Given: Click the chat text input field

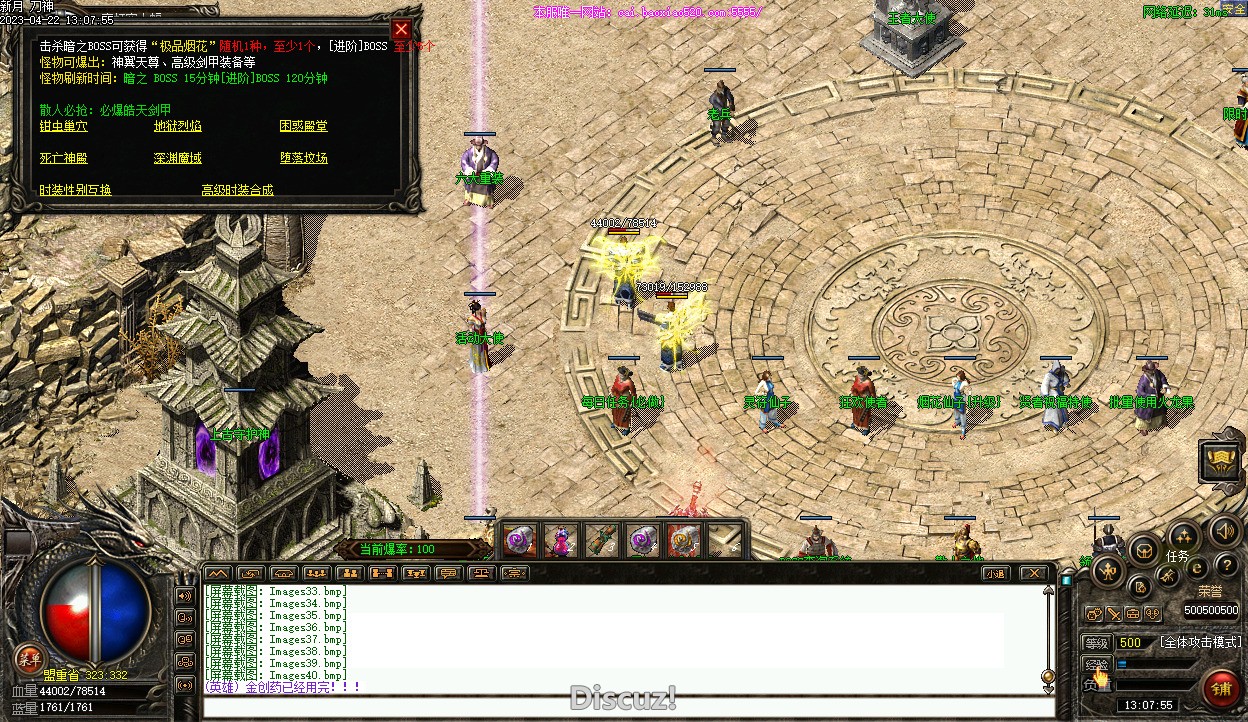Looking at the screenshot, I should point(620,708).
